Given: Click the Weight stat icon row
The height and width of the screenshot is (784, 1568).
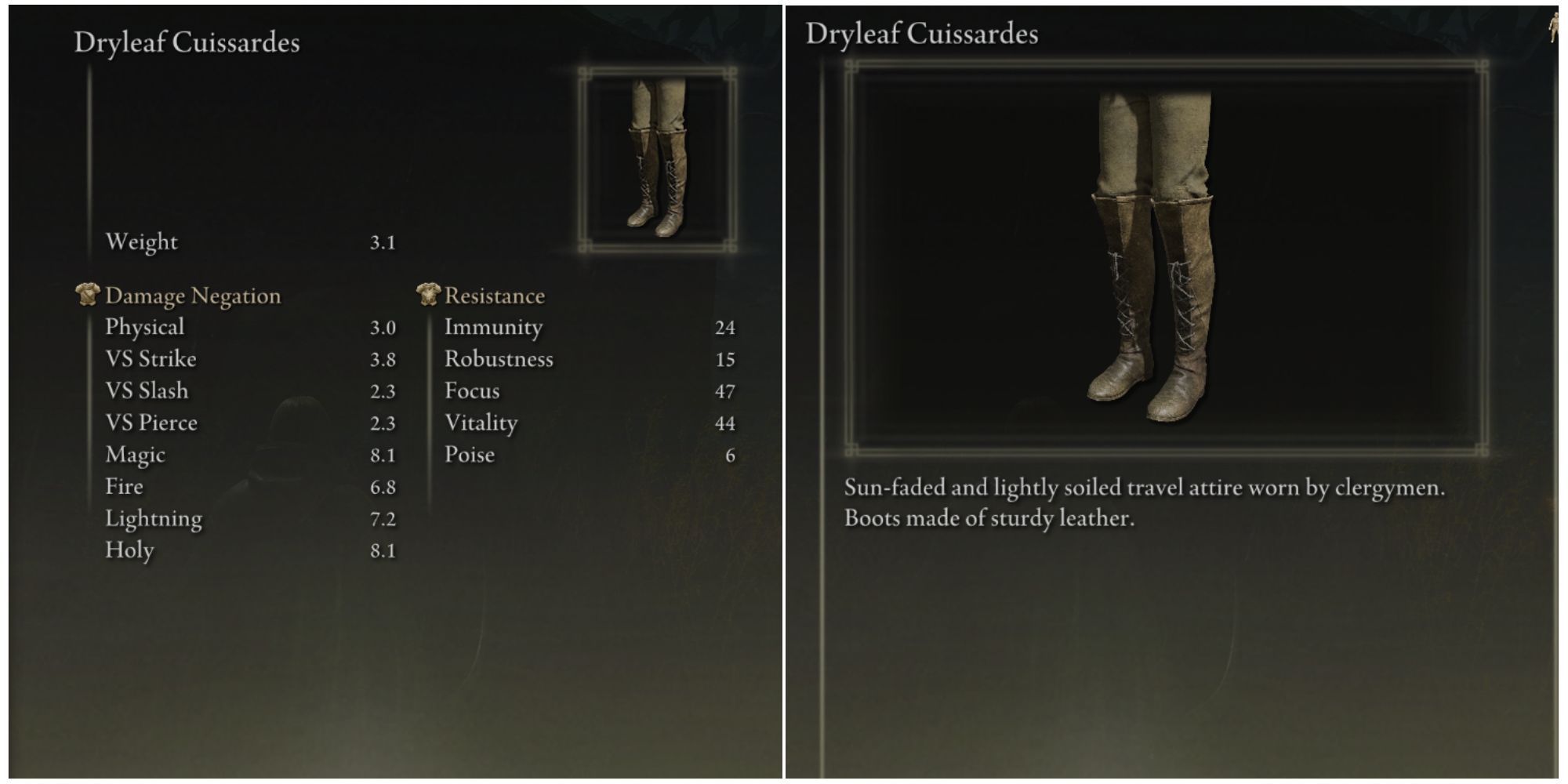Looking at the screenshot, I should point(145,242).
